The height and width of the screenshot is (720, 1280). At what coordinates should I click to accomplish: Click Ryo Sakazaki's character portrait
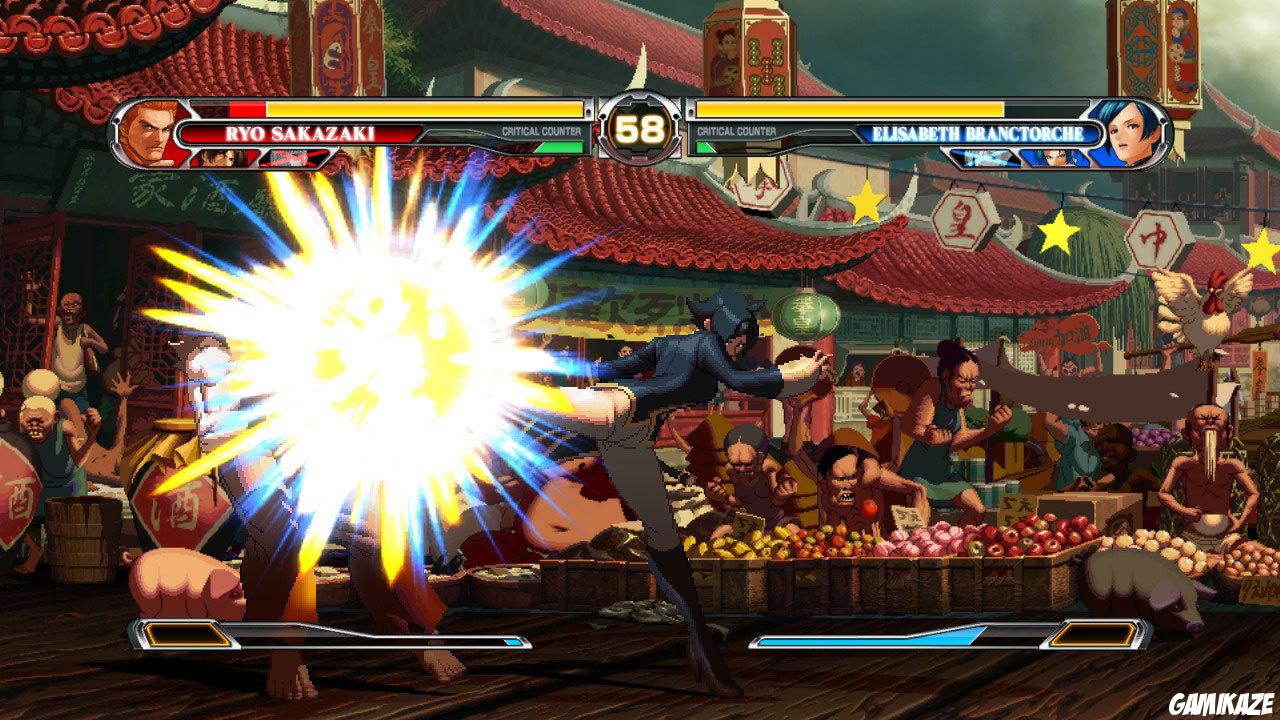[x=148, y=132]
